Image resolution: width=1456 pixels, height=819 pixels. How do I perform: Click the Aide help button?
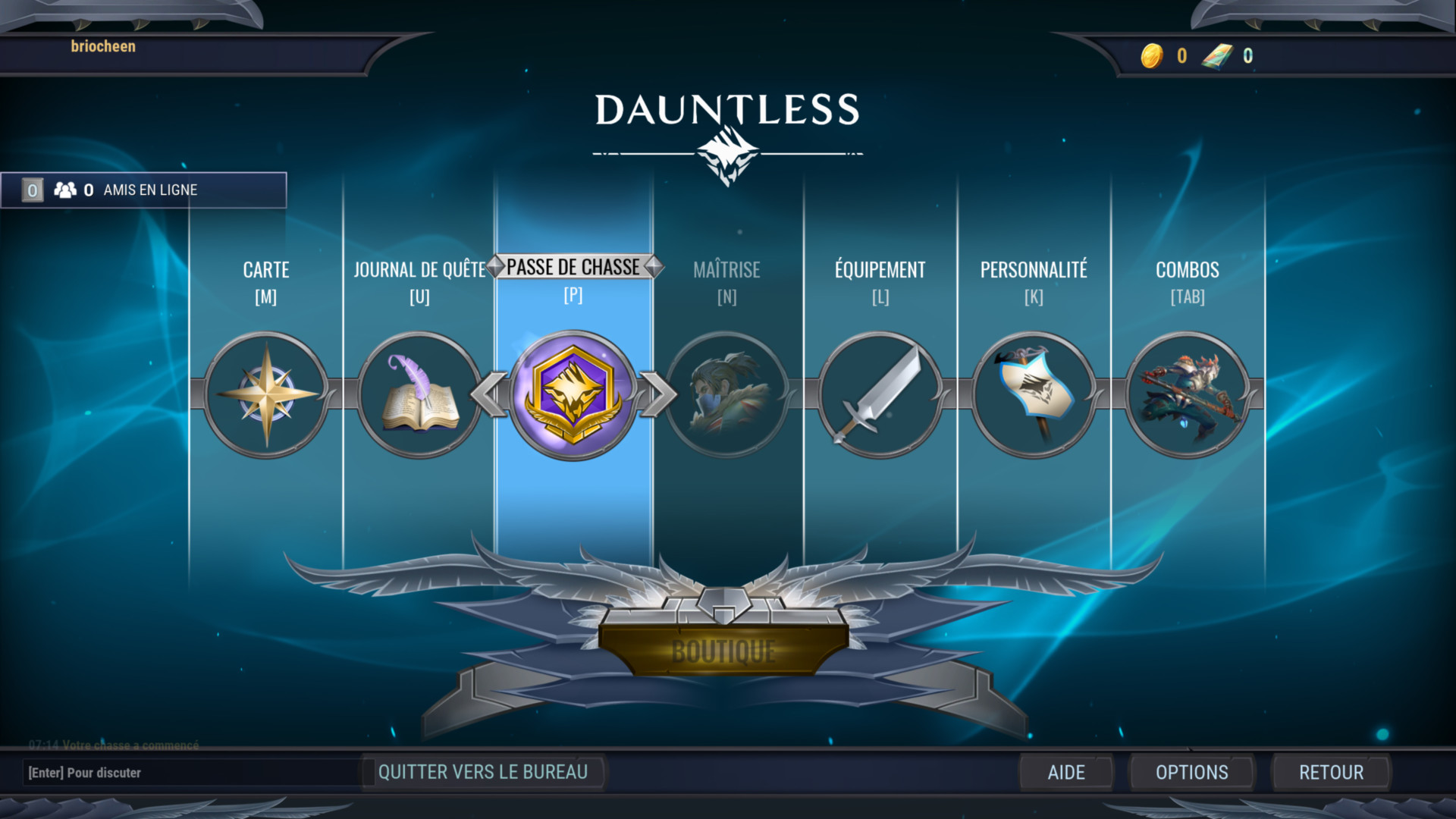coord(1066,772)
